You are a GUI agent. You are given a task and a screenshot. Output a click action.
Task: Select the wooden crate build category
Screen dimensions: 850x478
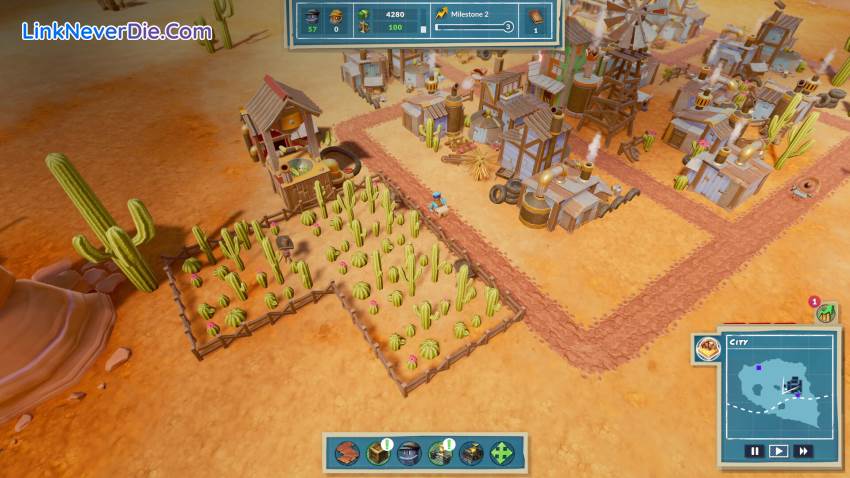(x=377, y=452)
